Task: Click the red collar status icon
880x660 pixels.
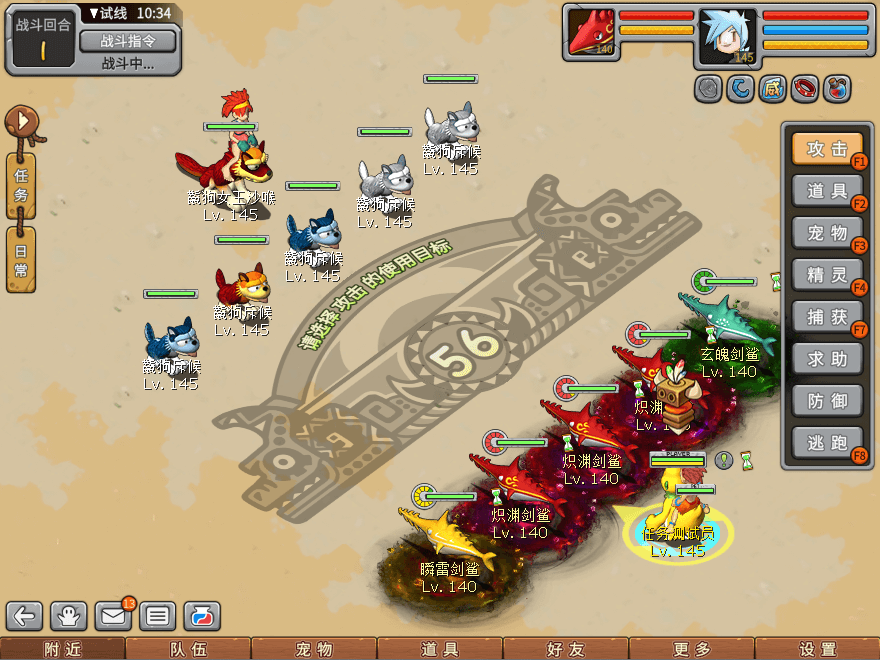Action: [x=805, y=89]
